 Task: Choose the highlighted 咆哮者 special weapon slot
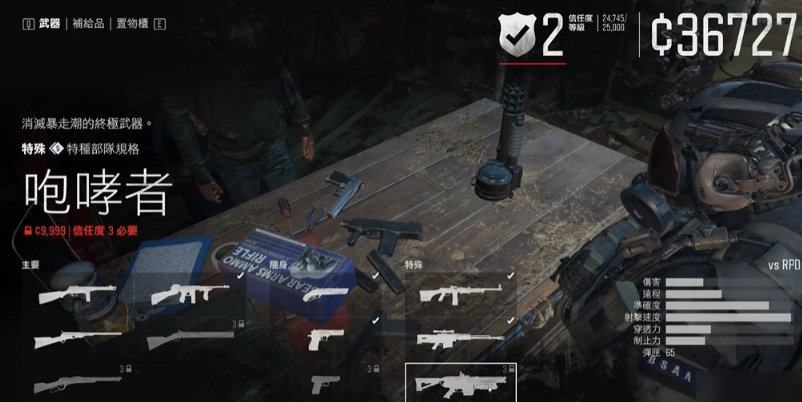[460, 381]
